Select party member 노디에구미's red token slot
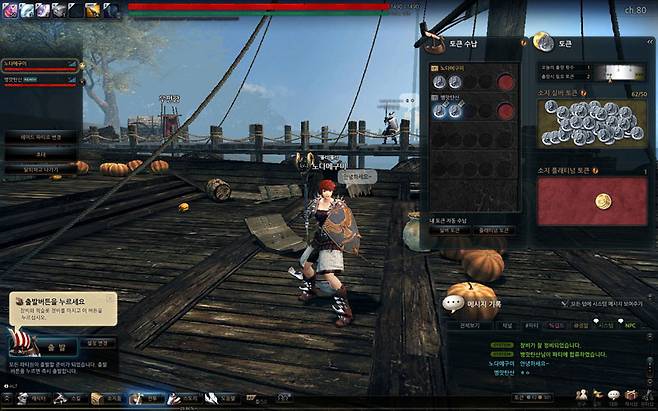This screenshot has width=658, height=411. point(506,82)
